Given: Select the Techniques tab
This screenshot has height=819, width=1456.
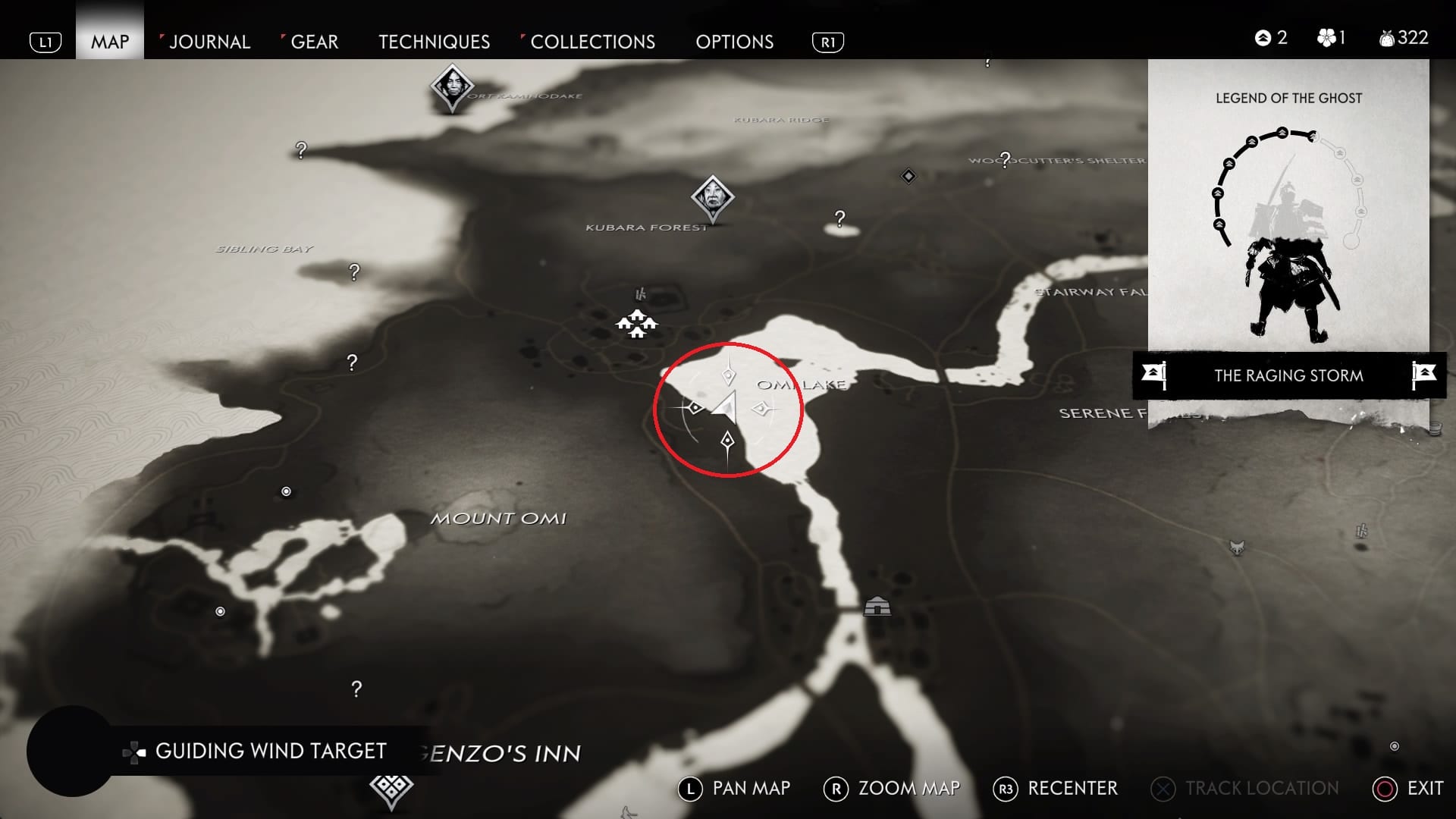Looking at the screenshot, I should [434, 42].
